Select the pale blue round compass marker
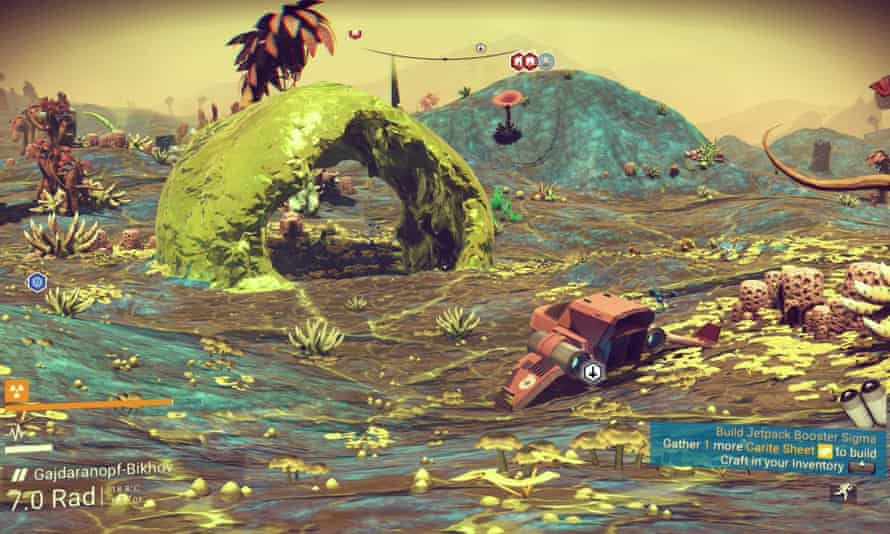Image resolution: width=890 pixels, height=534 pixels. (x=546, y=61)
